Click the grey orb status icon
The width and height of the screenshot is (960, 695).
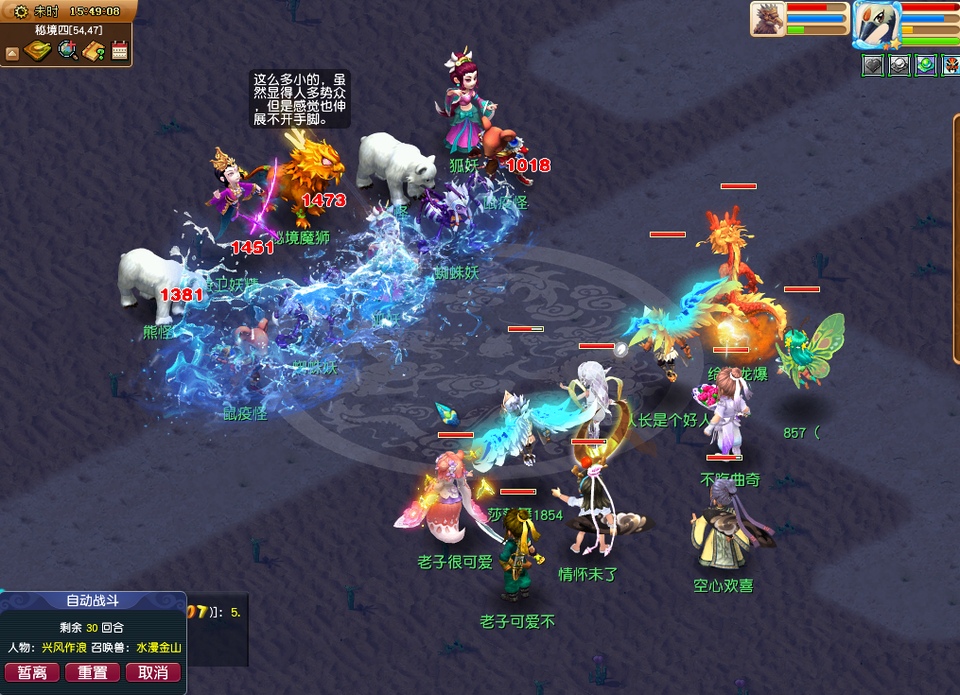tap(898, 64)
